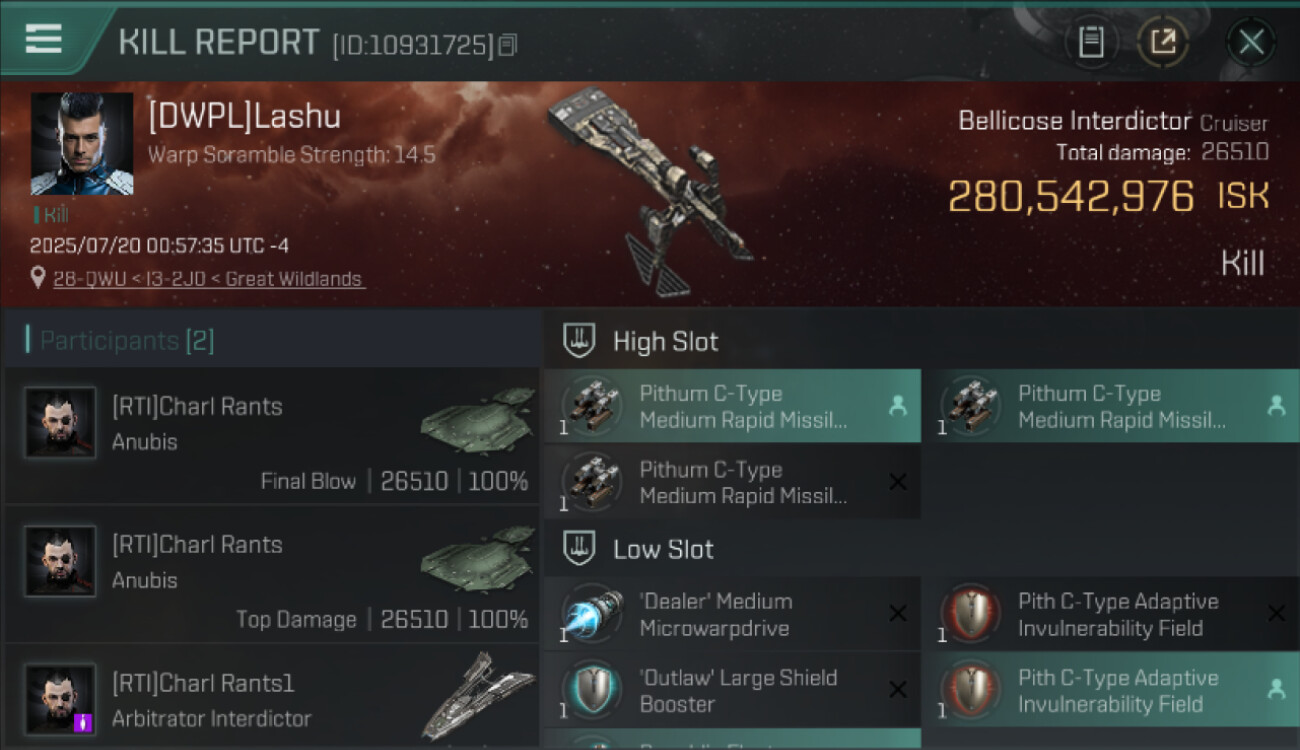
Task: Open the 28-QWU Great Wildlands location link
Action: click(x=208, y=279)
